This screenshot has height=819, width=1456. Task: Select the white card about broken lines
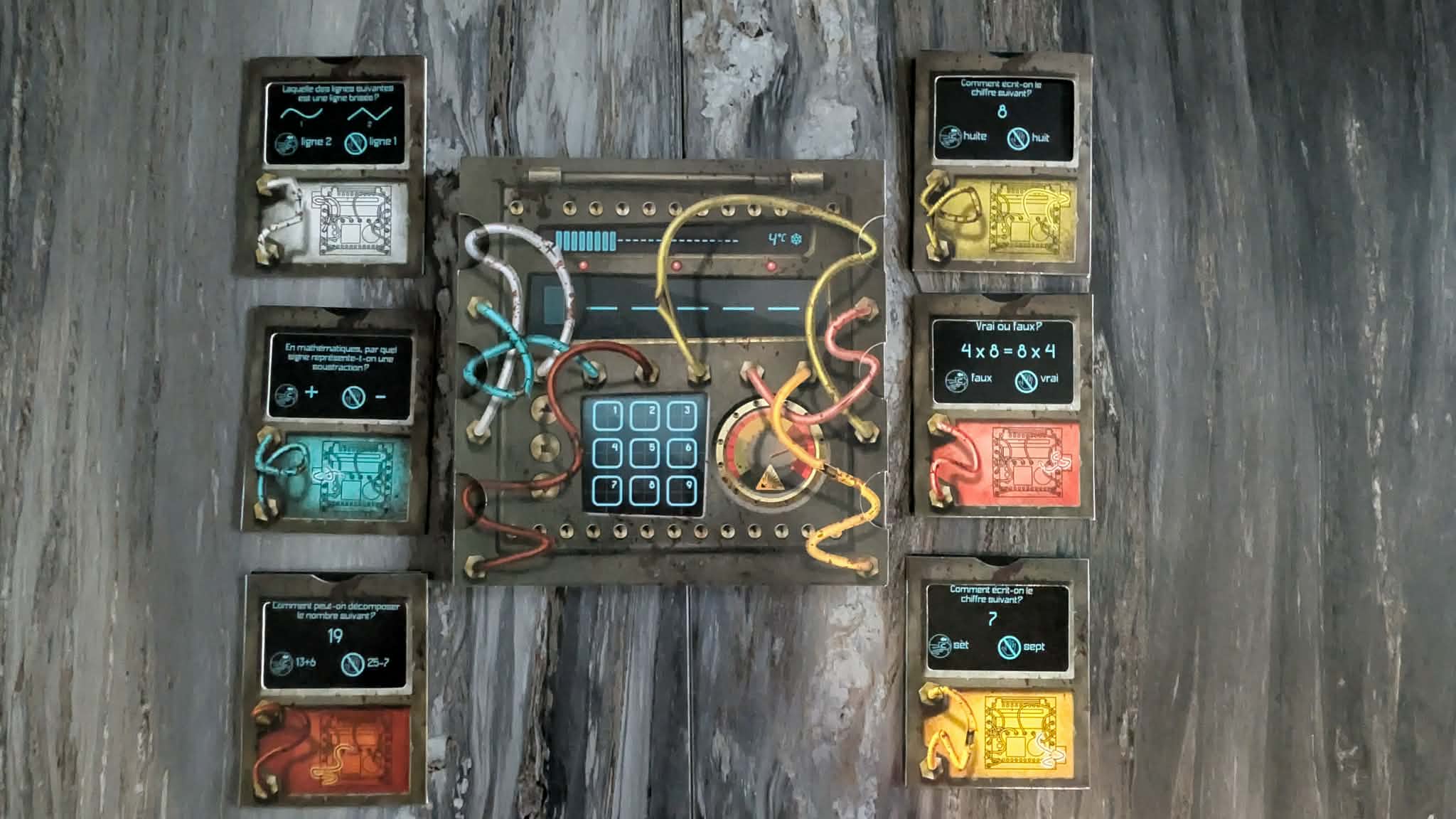tap(332, 165)
